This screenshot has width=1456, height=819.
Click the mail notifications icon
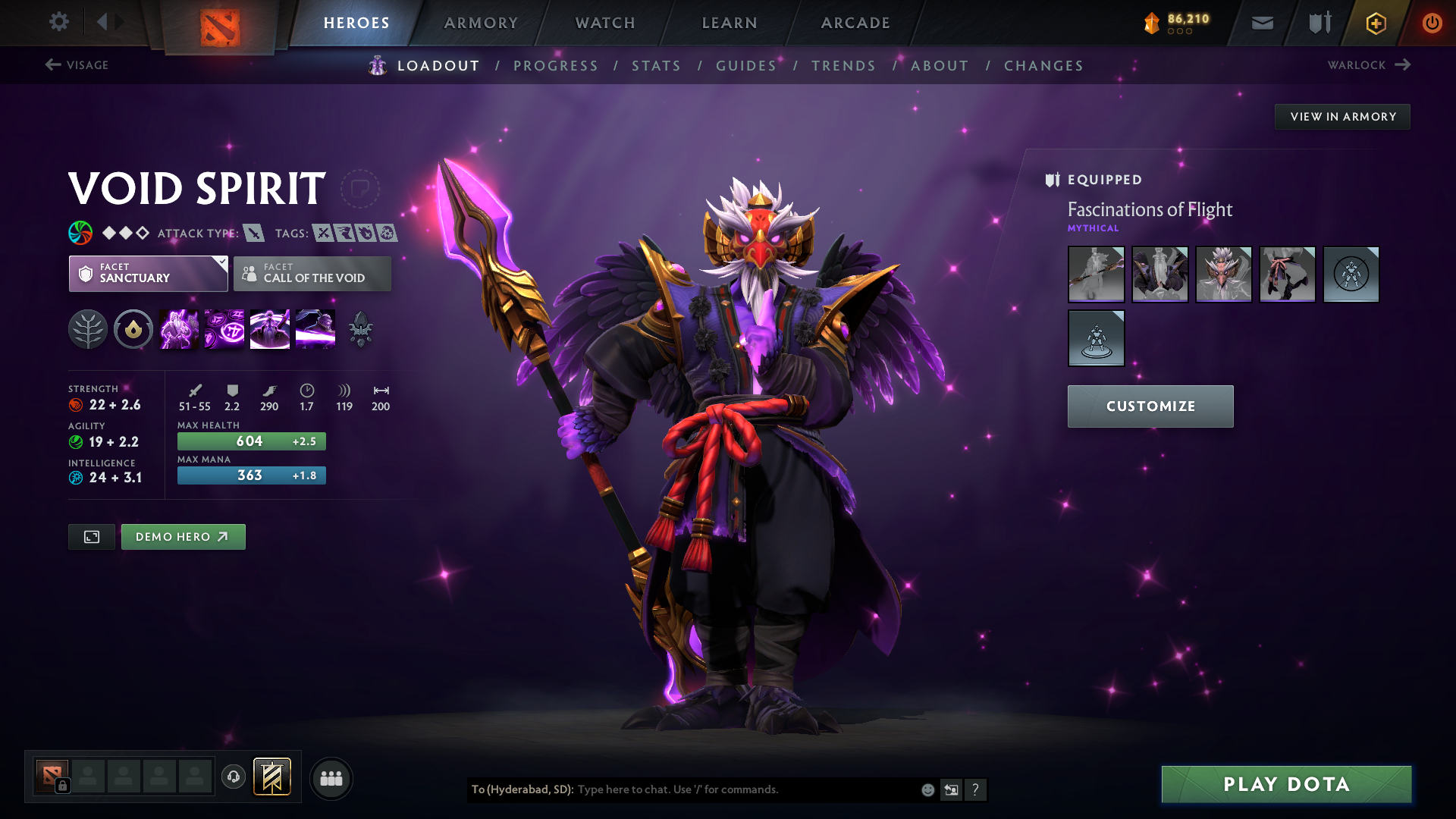pyautogui.click(x=1261, y=23)
